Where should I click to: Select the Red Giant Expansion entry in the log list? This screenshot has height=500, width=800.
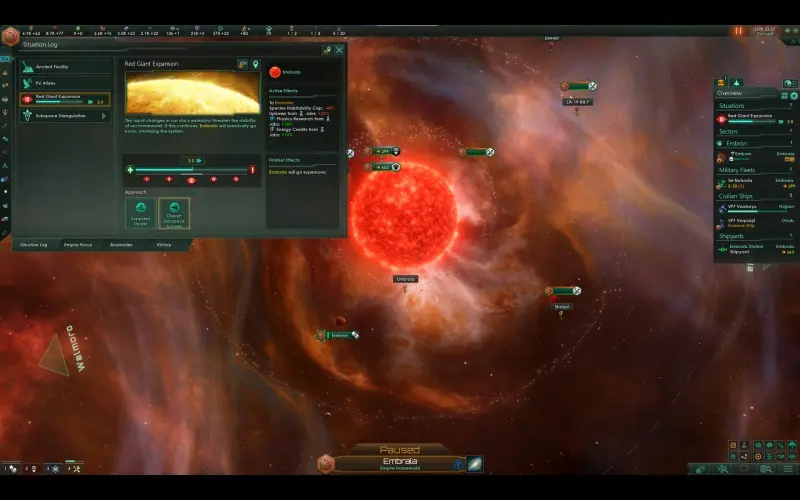[66, 99]
